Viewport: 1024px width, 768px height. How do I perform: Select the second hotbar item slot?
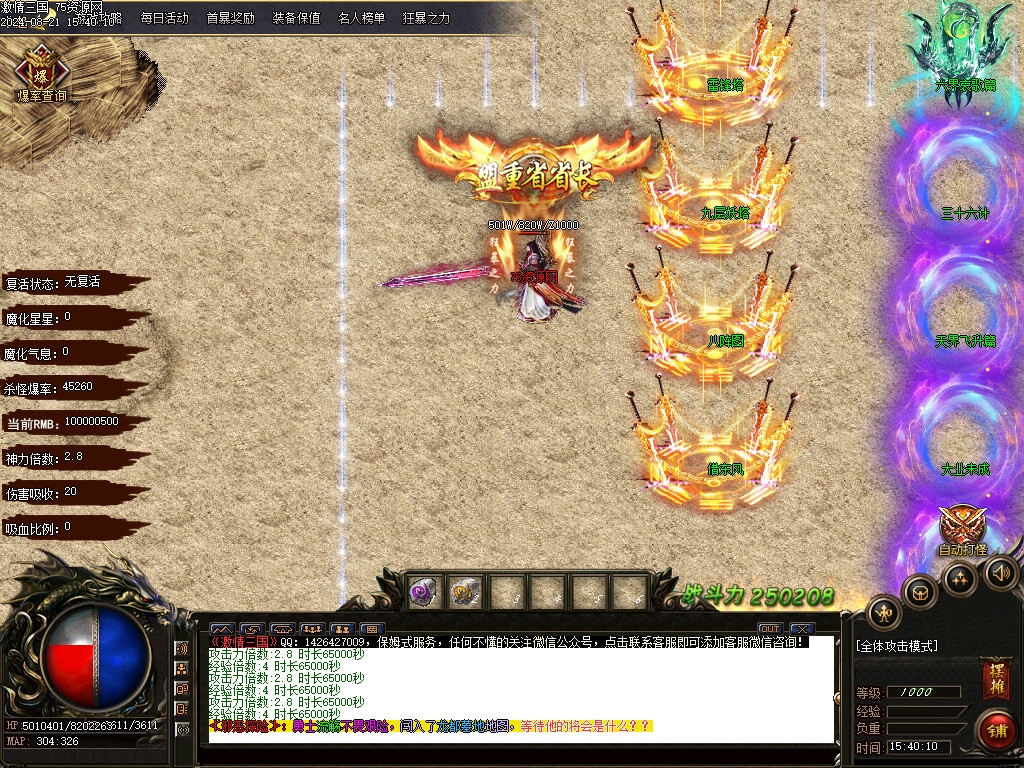pos(465,592)
